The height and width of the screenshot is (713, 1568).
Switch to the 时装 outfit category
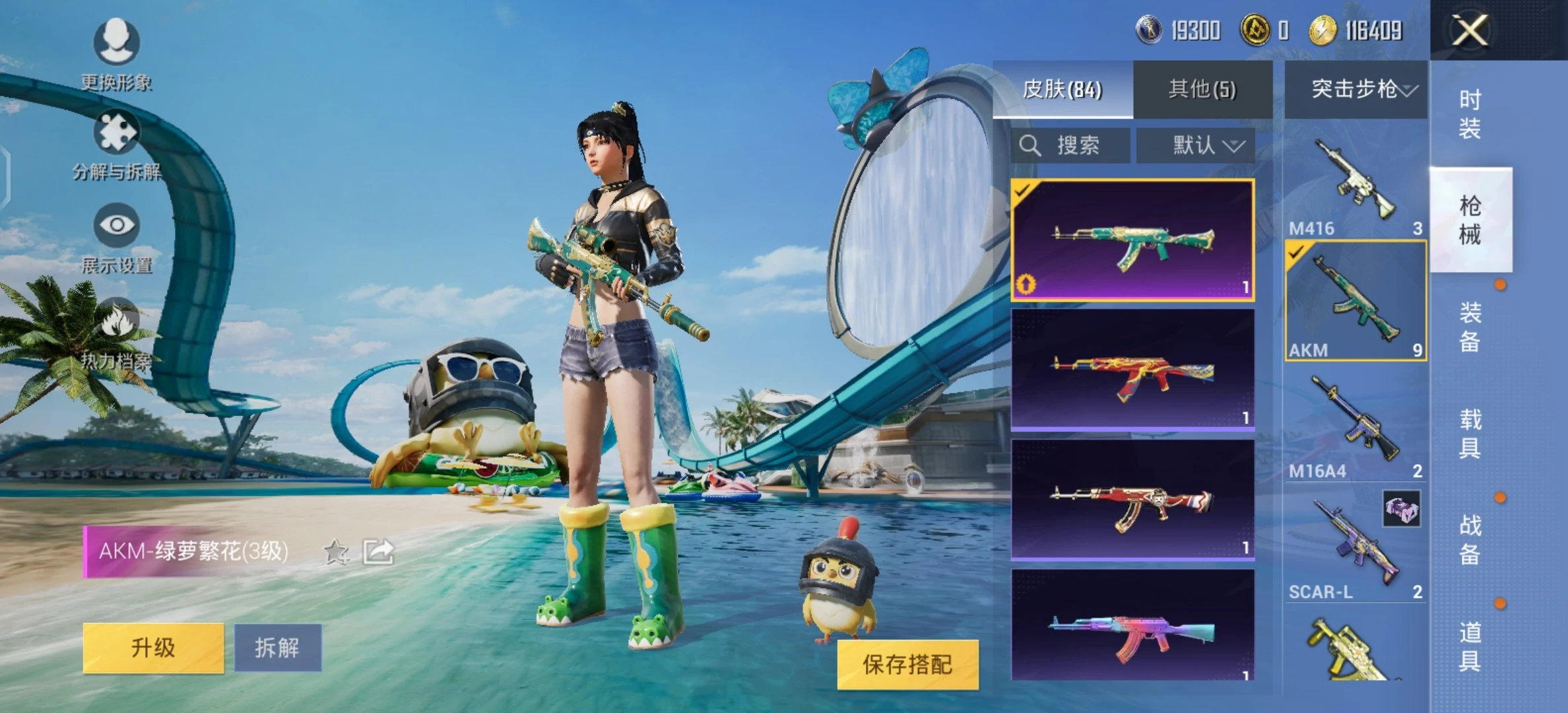(x=1470, y=114)
